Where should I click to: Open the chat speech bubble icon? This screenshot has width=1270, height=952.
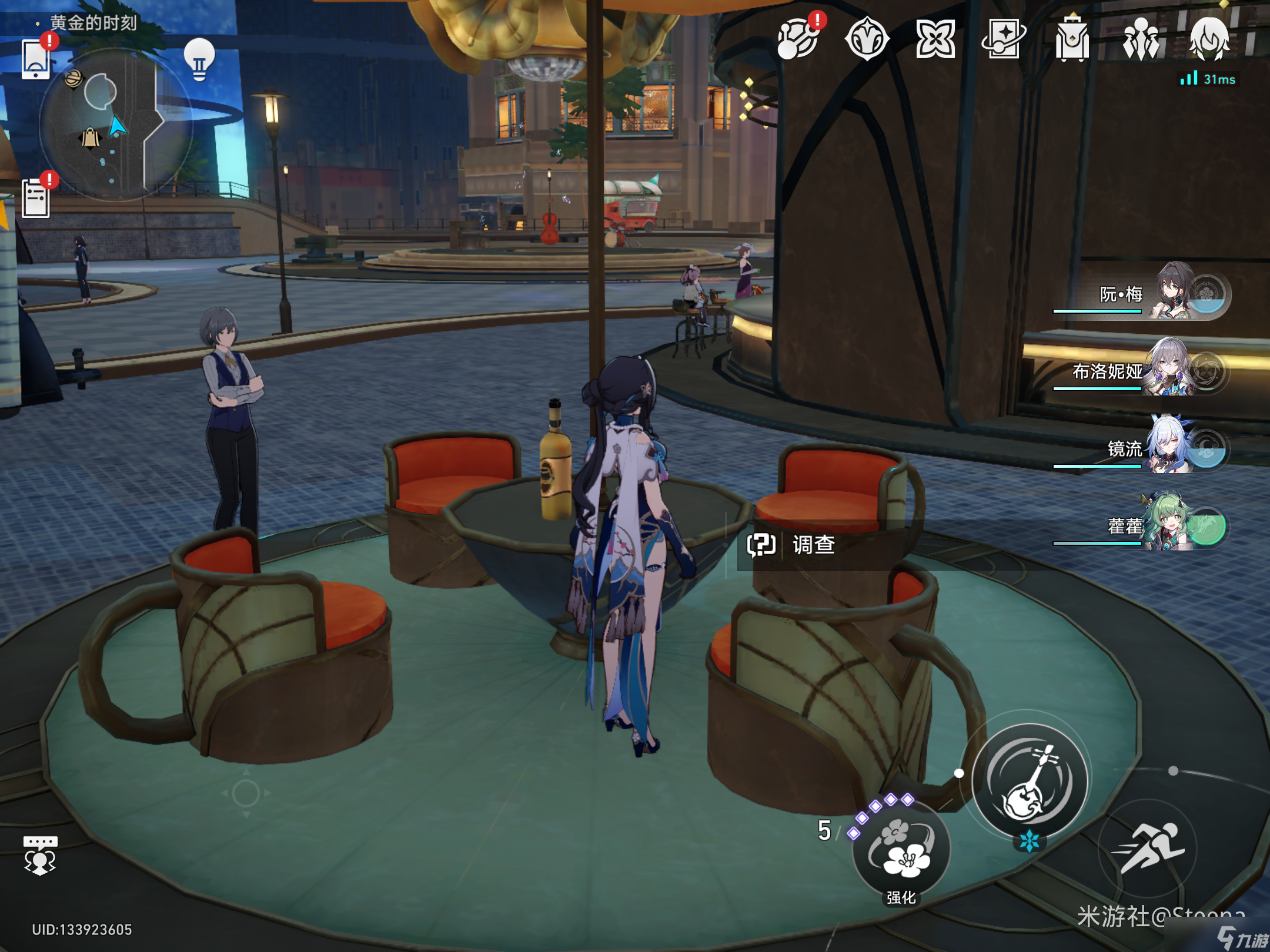tap(40, 855)
